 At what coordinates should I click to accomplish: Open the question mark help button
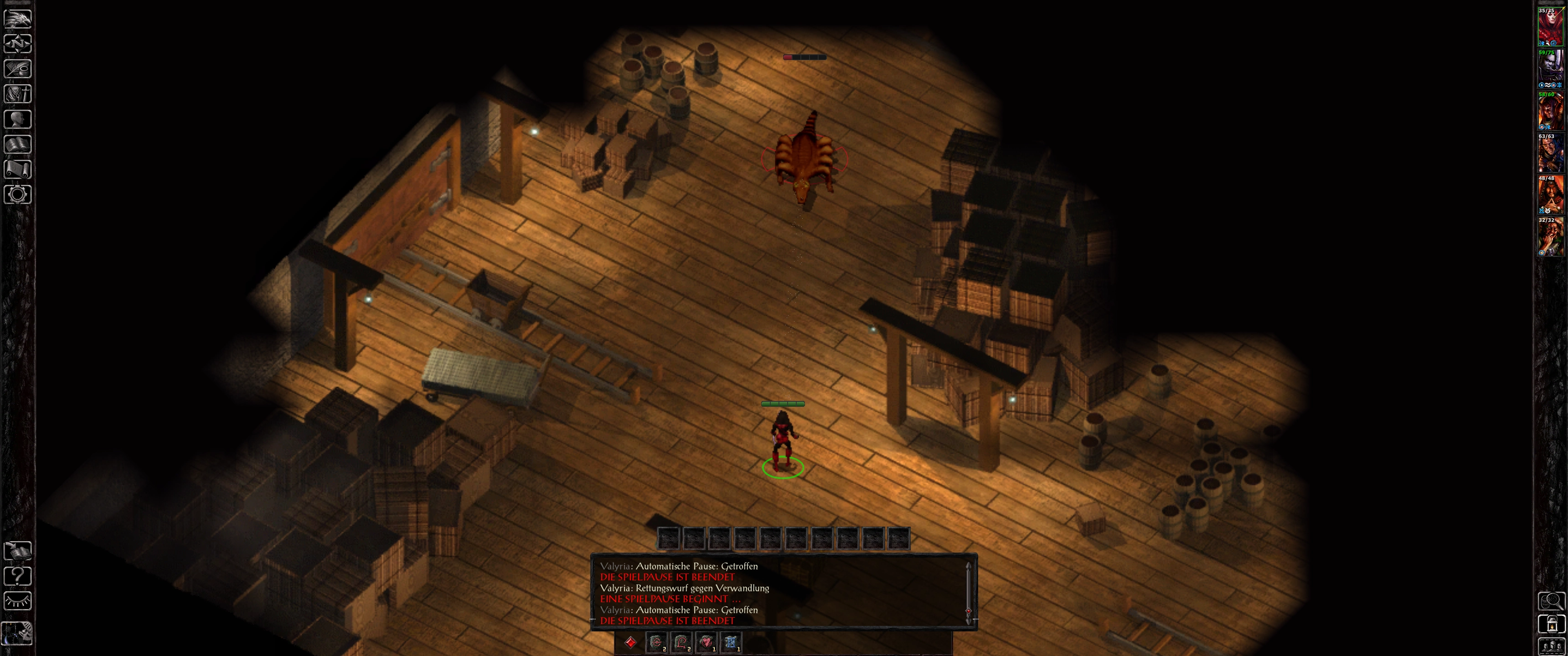[x=18, y=576]
